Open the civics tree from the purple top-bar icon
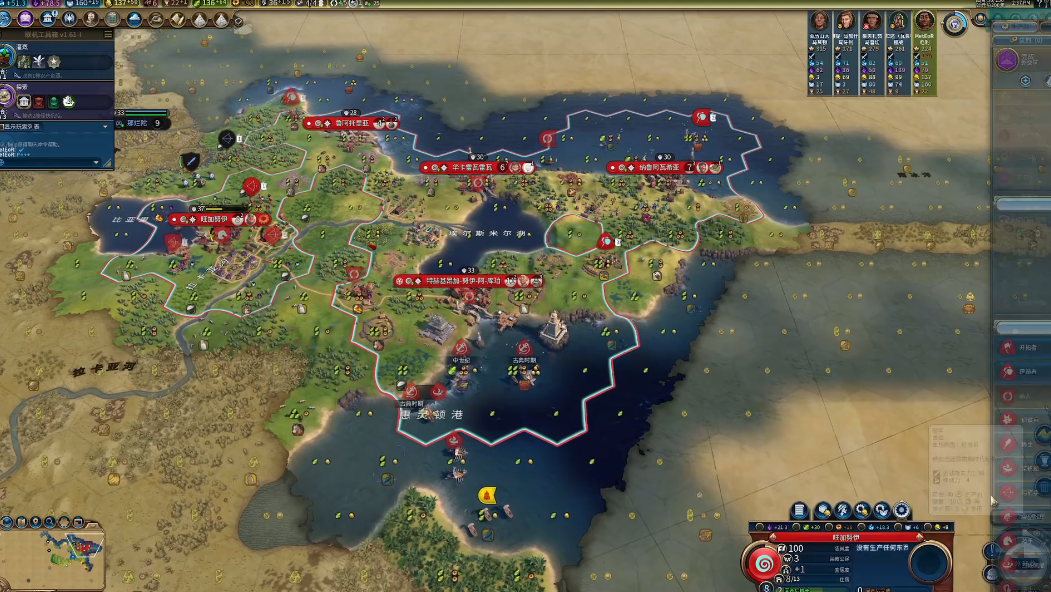The height and width of the screenshot is (592, 1051). pos(27,19)
